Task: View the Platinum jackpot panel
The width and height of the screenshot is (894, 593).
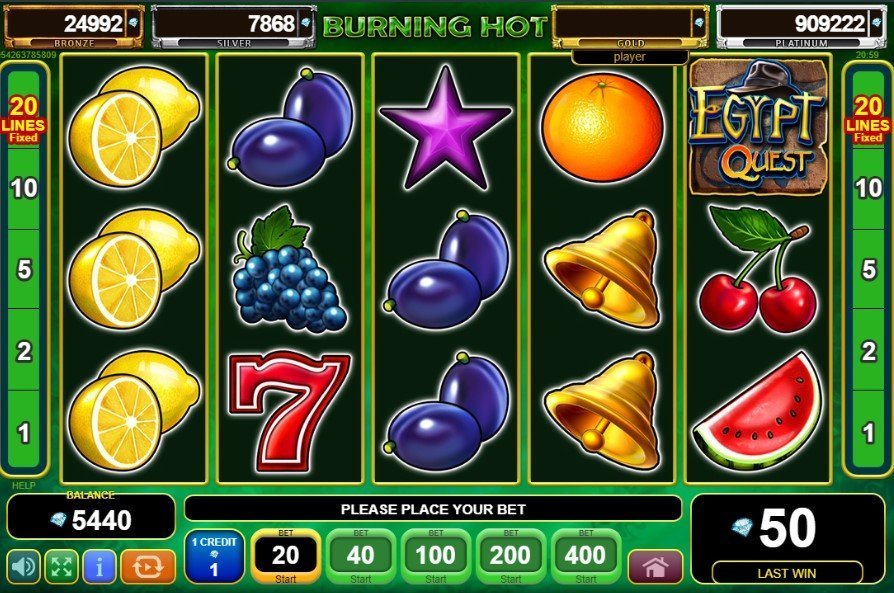Action: click(x=792, y=24)
